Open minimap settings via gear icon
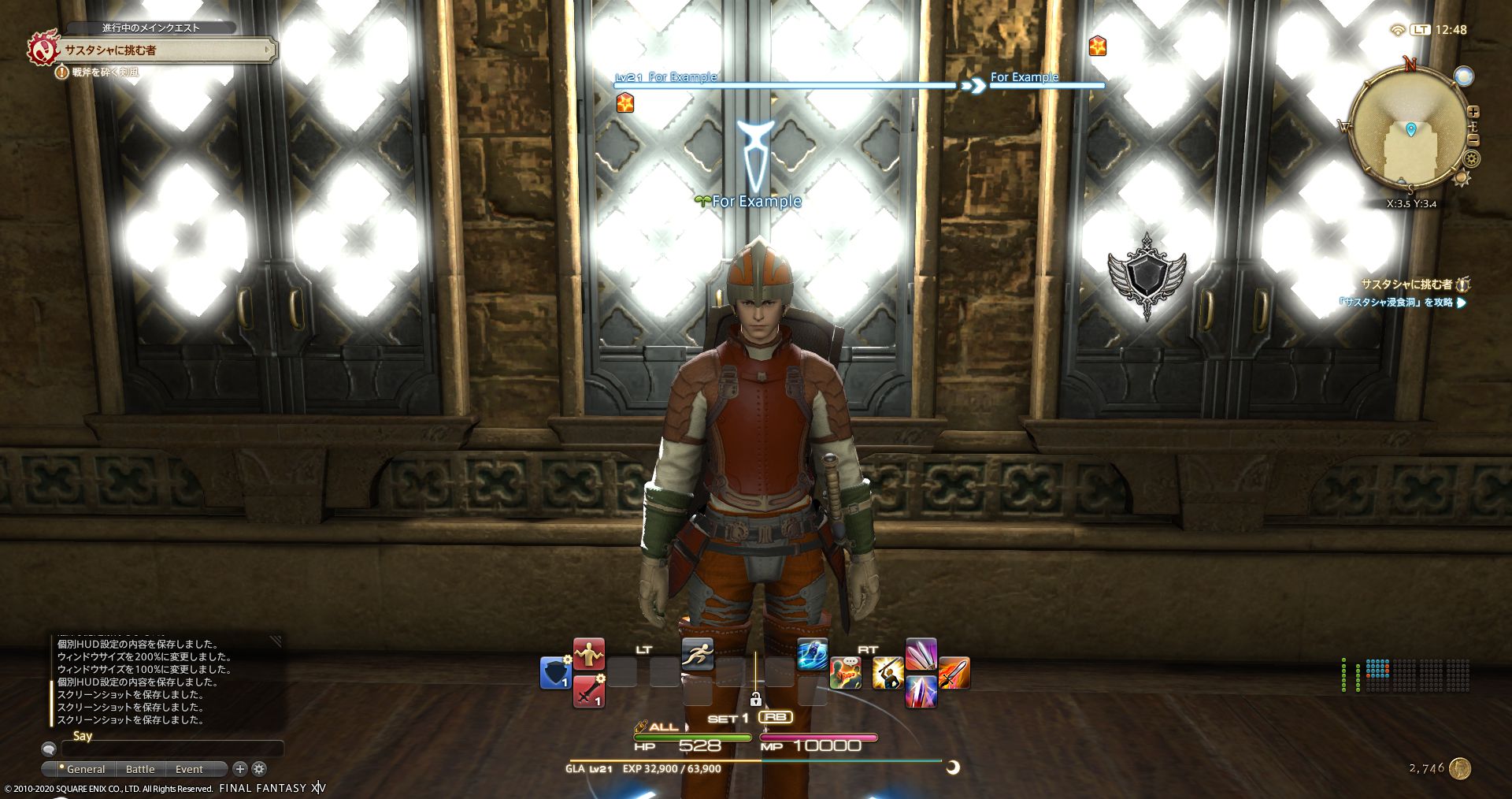This screenshot has height=799, width=1512. click(x=1471, y=158)
